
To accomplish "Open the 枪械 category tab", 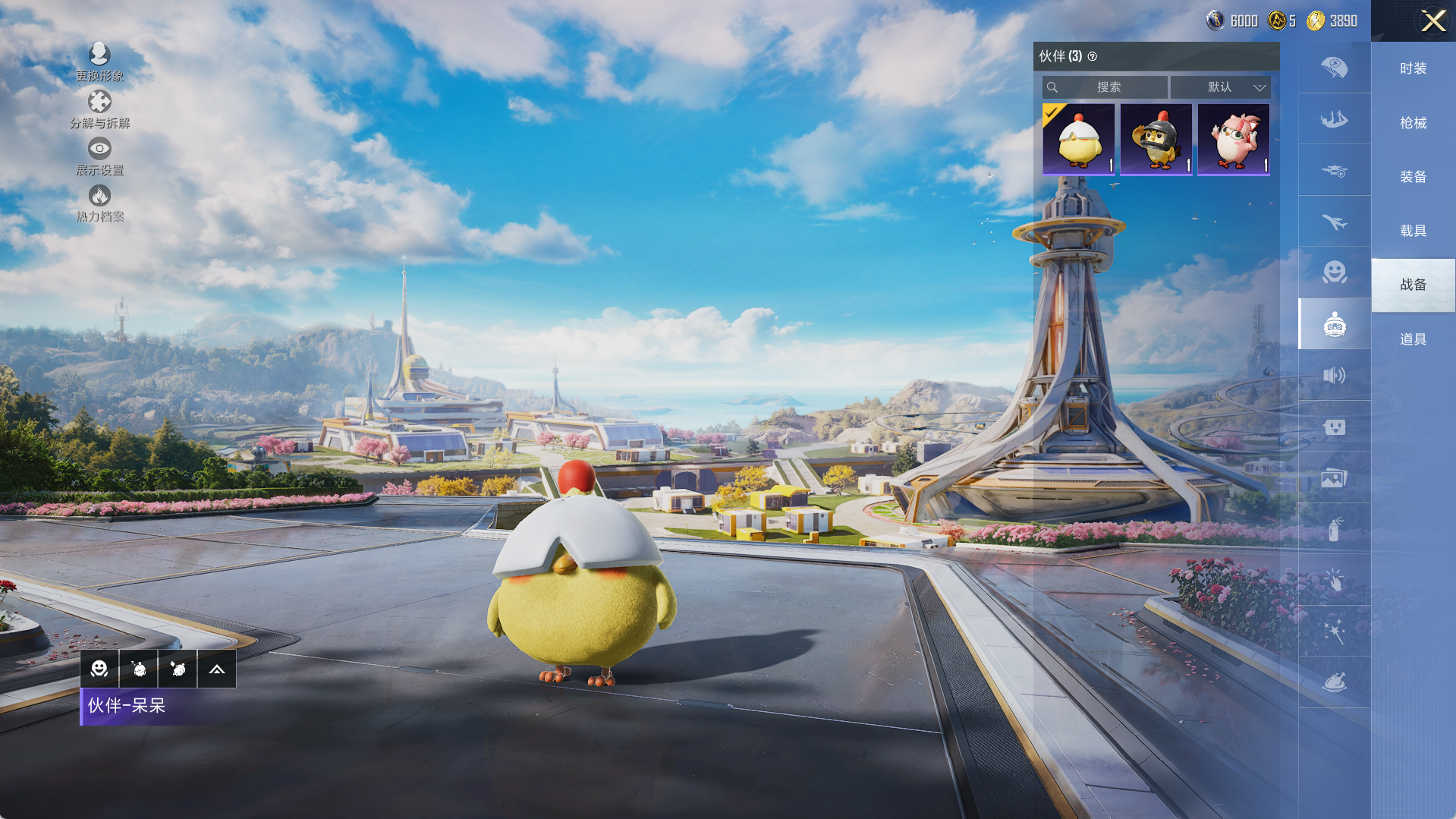I will click(1413, 123).
